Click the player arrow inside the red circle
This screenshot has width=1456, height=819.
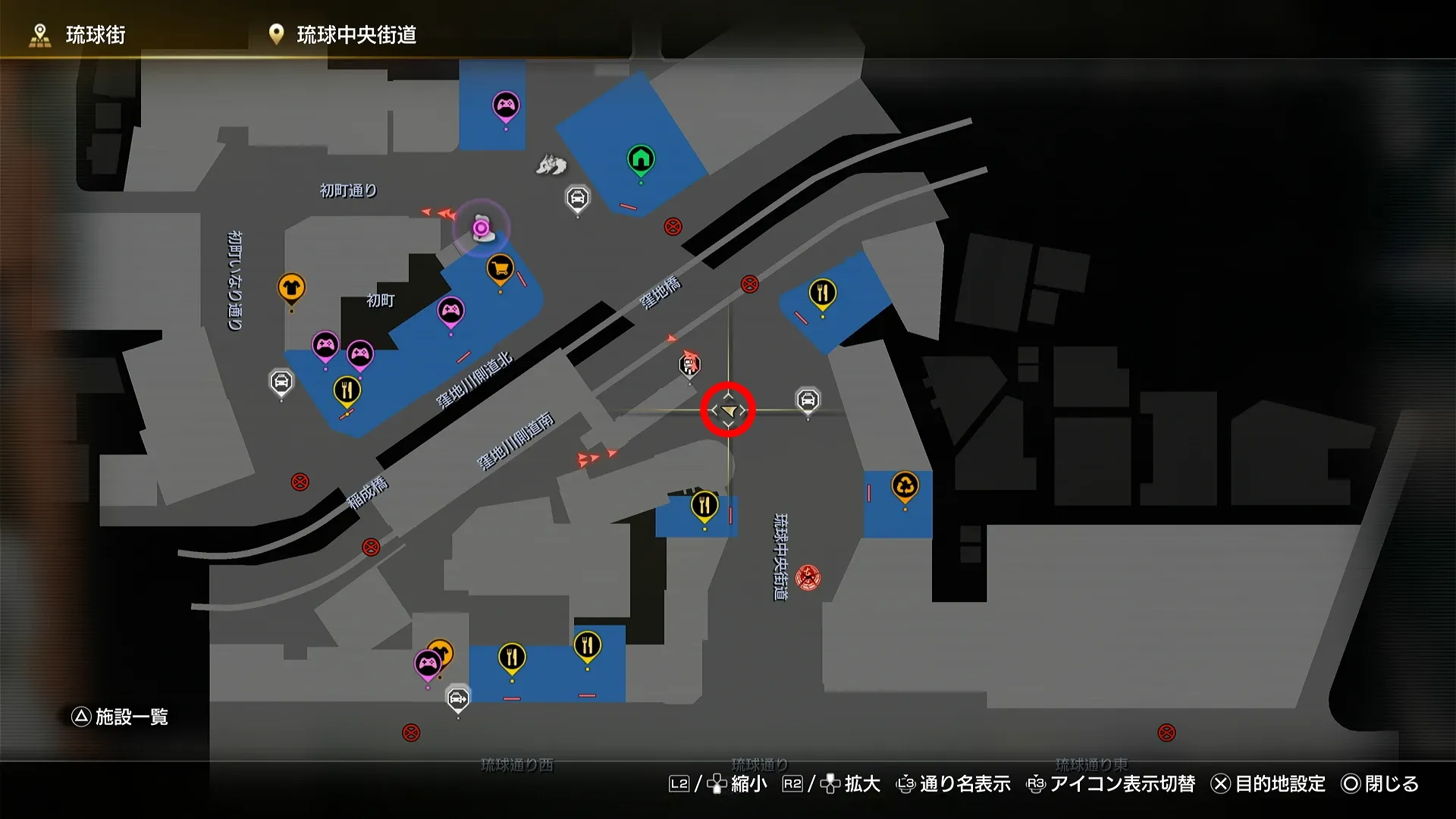728,409
